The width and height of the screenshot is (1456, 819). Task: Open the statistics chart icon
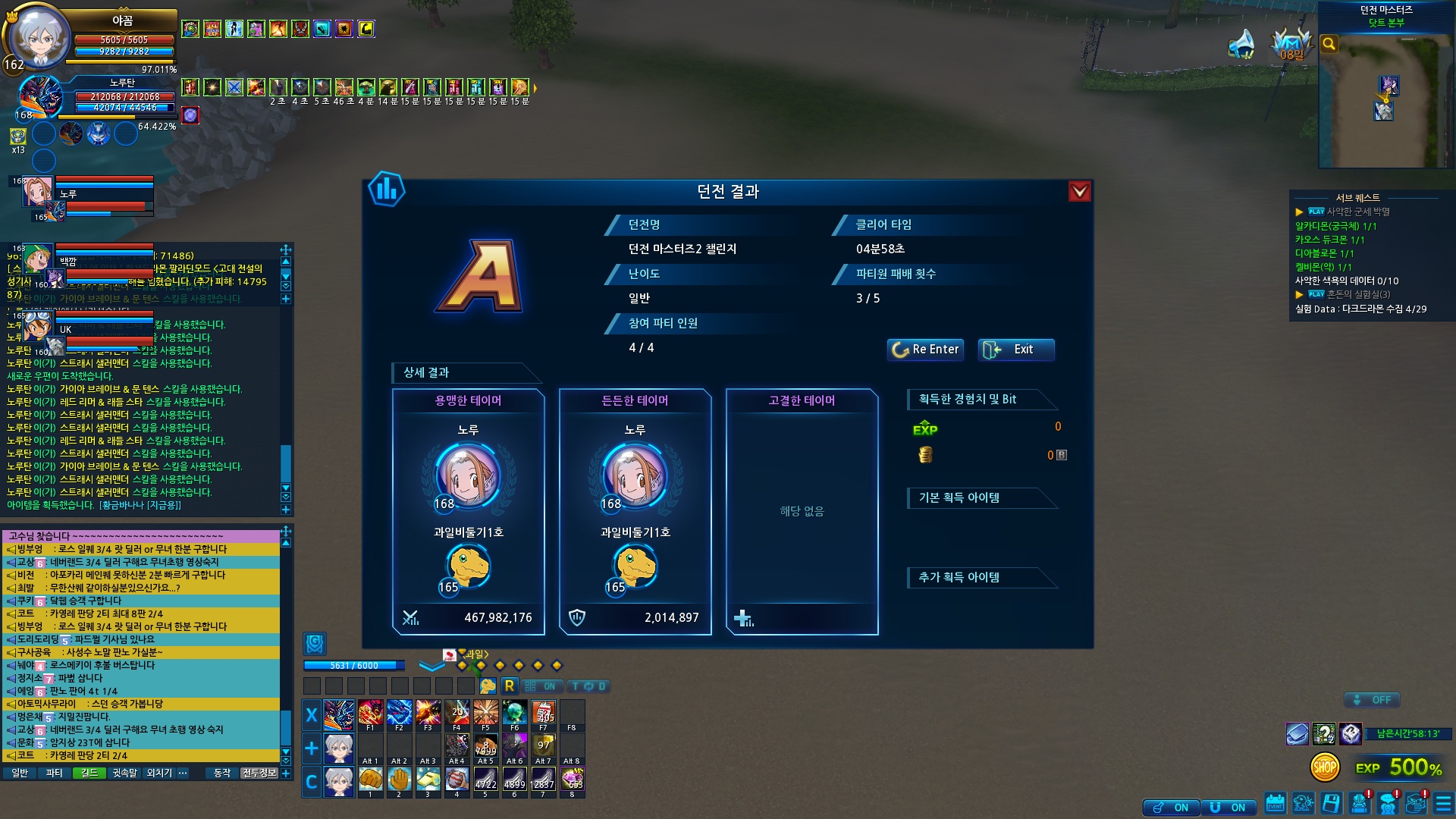(x=387, y=189)
